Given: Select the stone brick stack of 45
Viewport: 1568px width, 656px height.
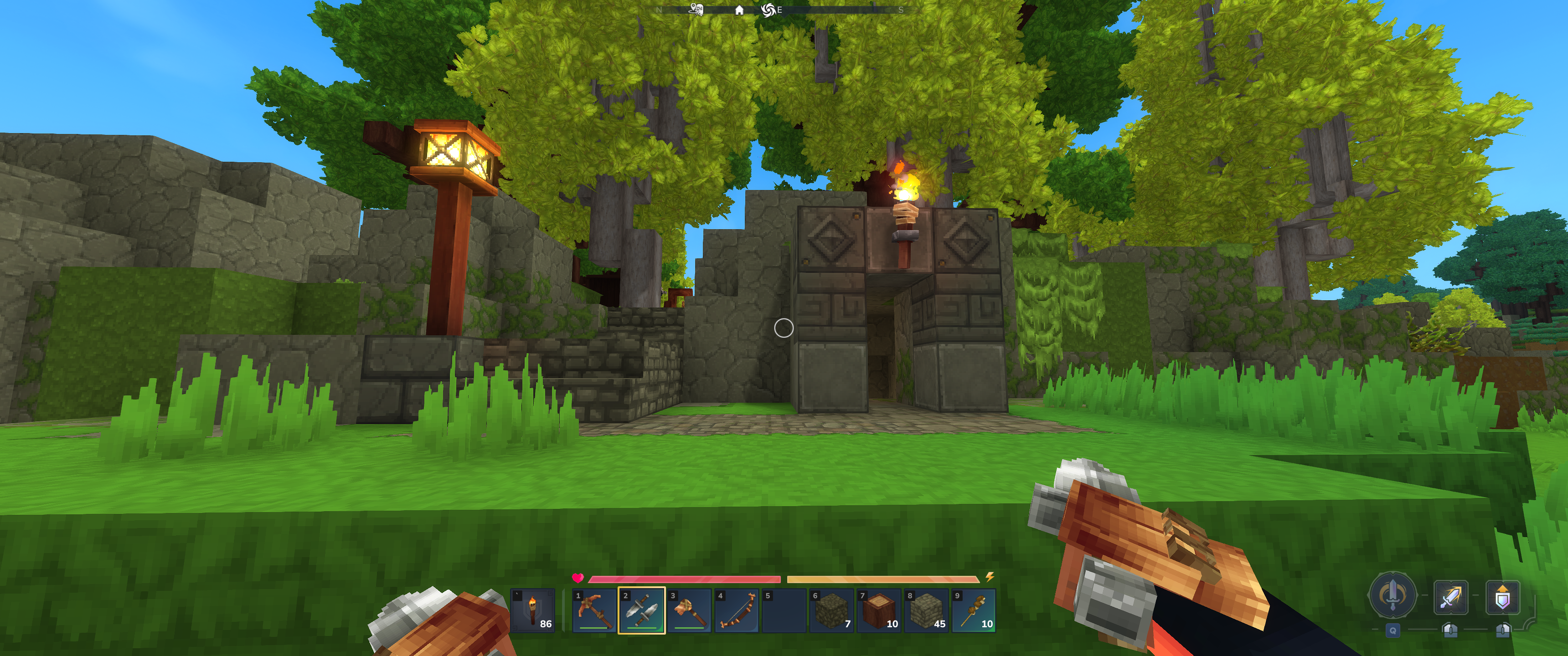Looking at the screenshot, I should click(x=926, y=610).
